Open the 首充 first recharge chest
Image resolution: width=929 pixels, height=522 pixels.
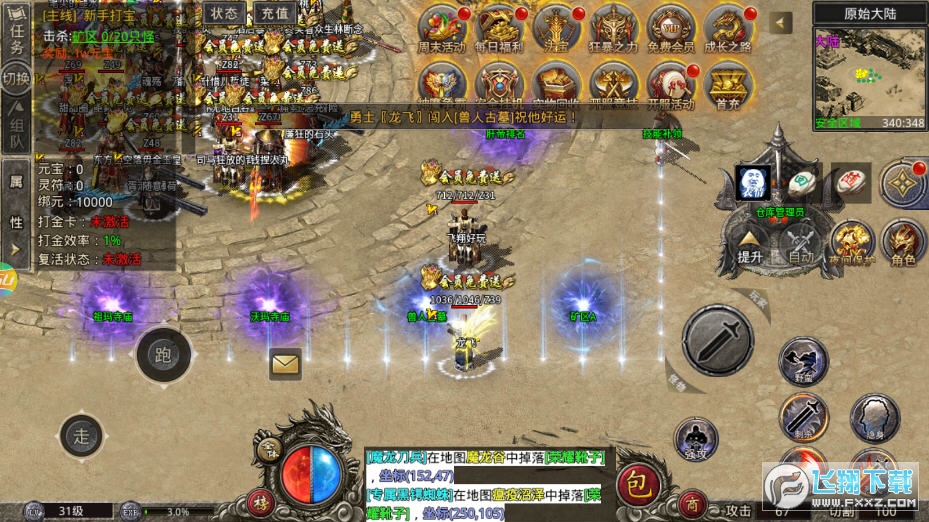pos(728,86)
